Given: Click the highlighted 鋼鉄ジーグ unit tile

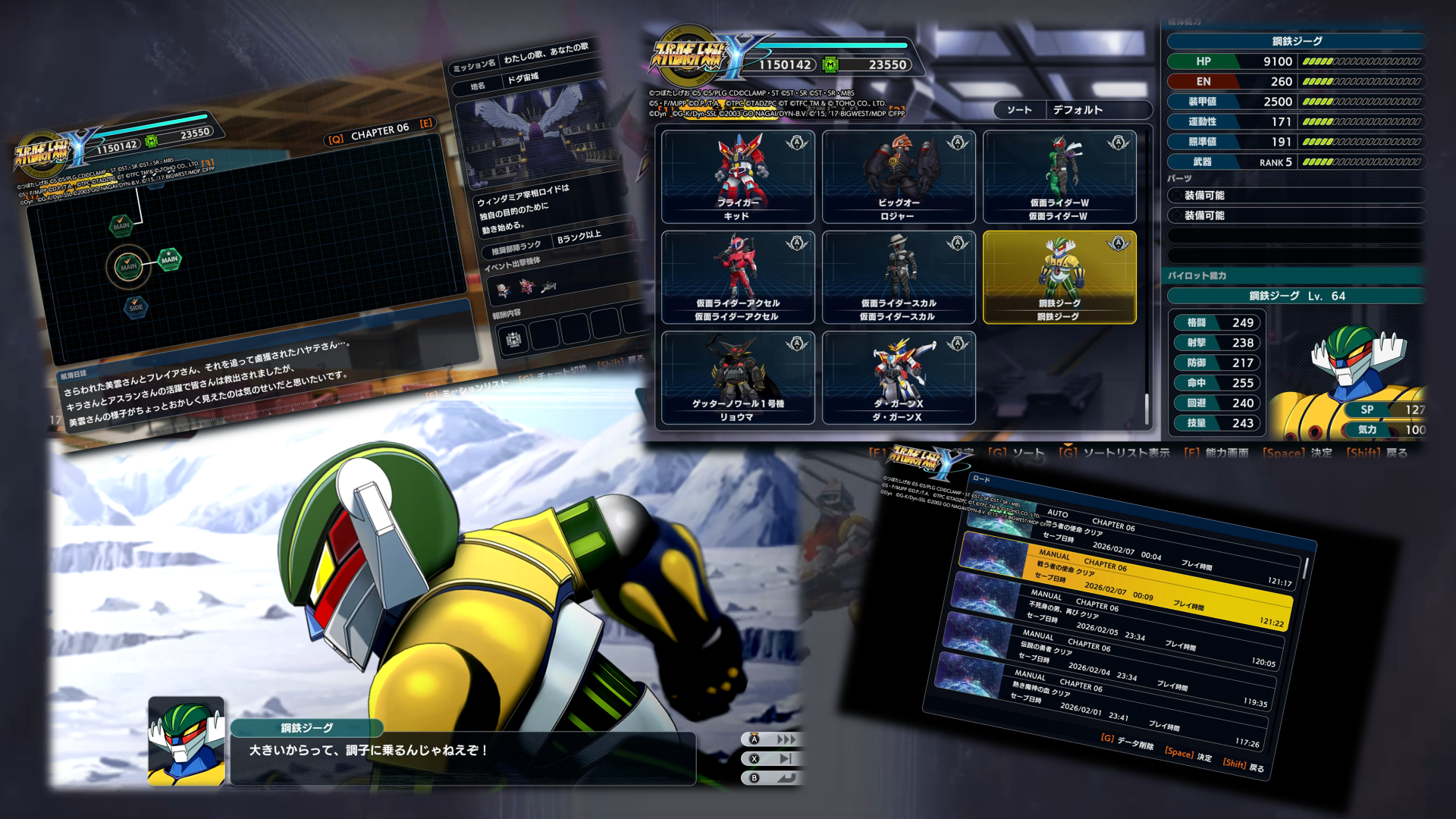Looking at the screenshot, I should (x=1059, y=278).
